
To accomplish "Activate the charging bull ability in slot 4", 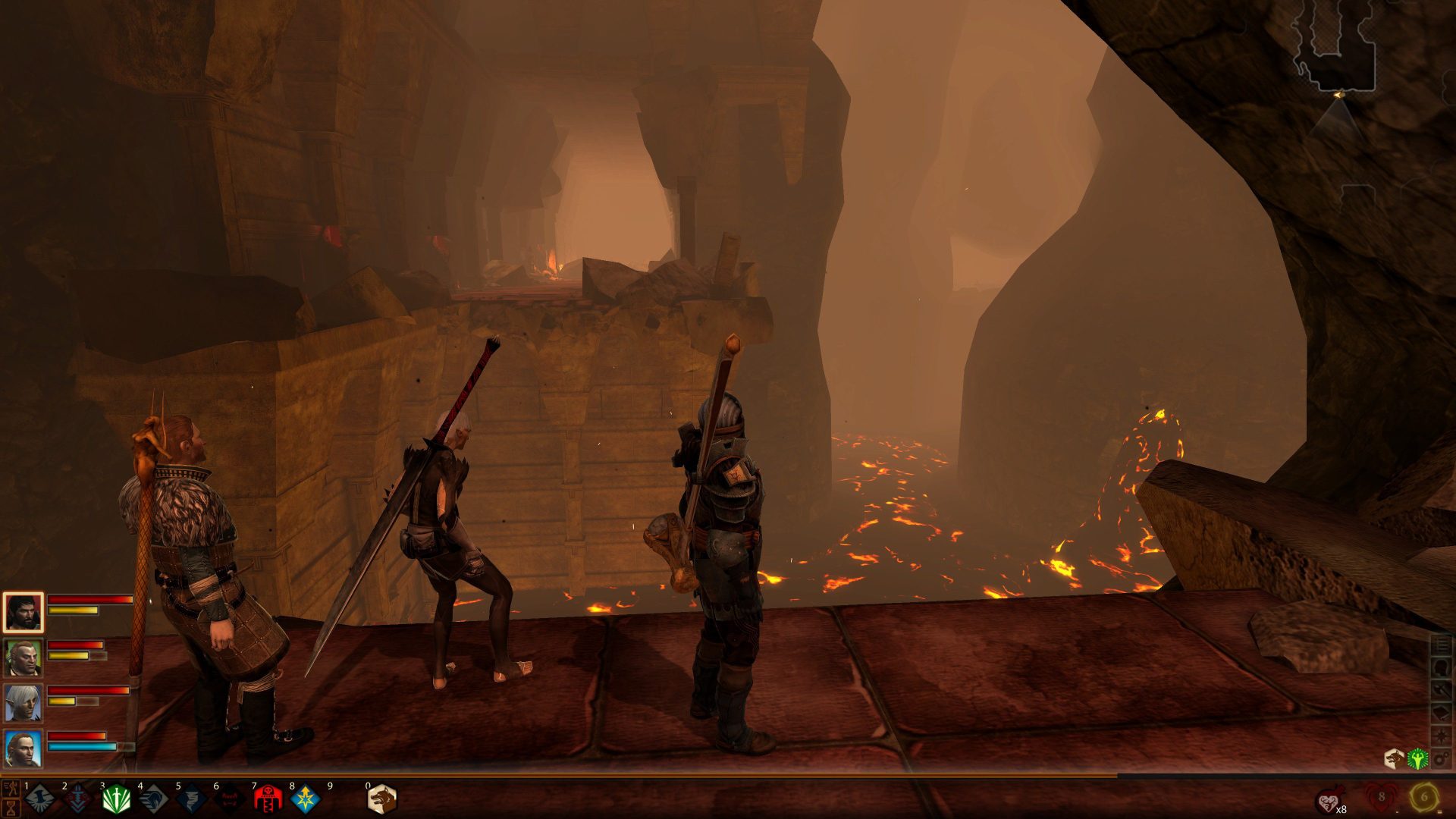I will point(153,799).
